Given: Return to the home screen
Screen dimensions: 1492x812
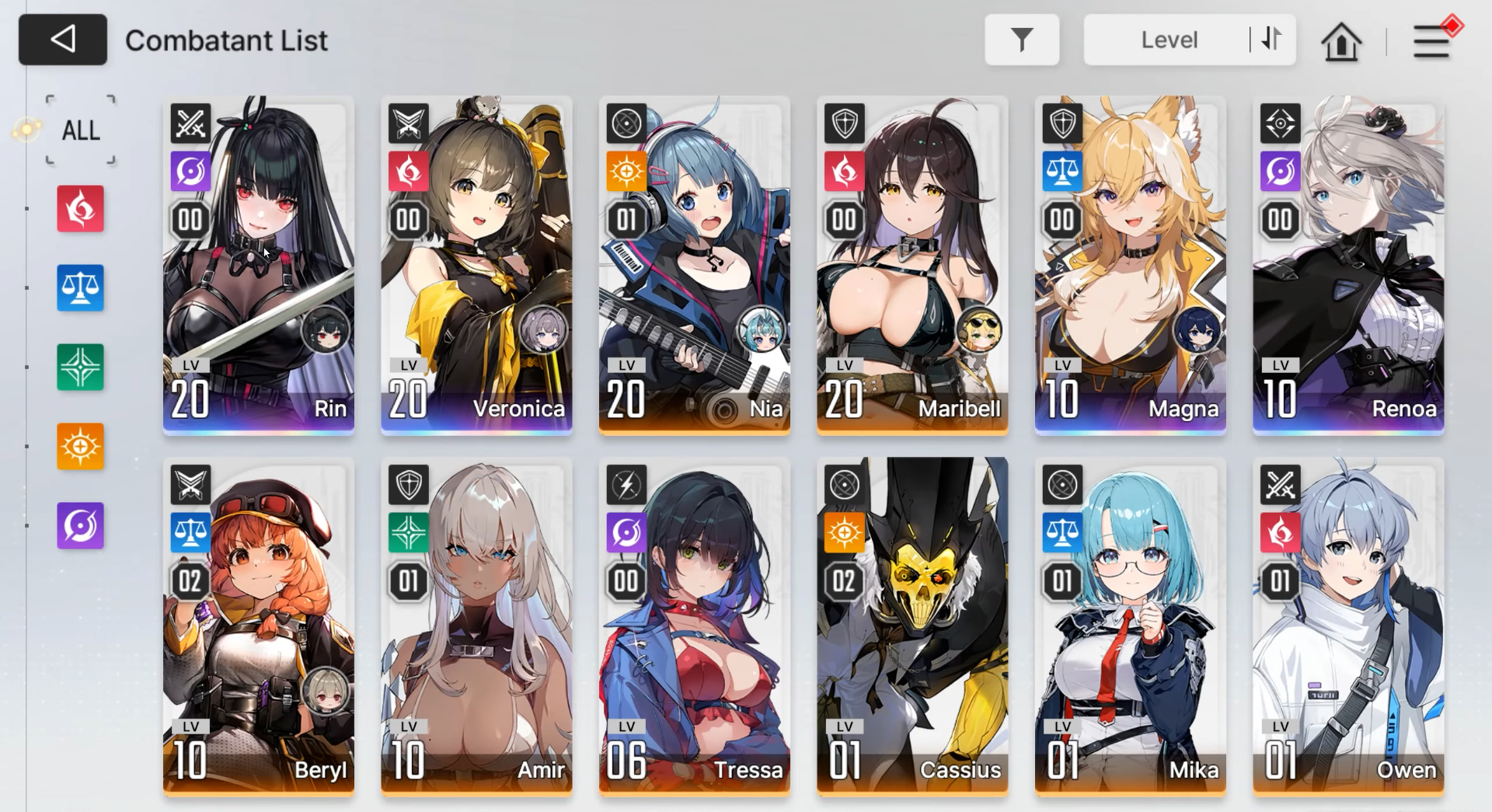Looking at the screenshot, I should pos(1341,41).
